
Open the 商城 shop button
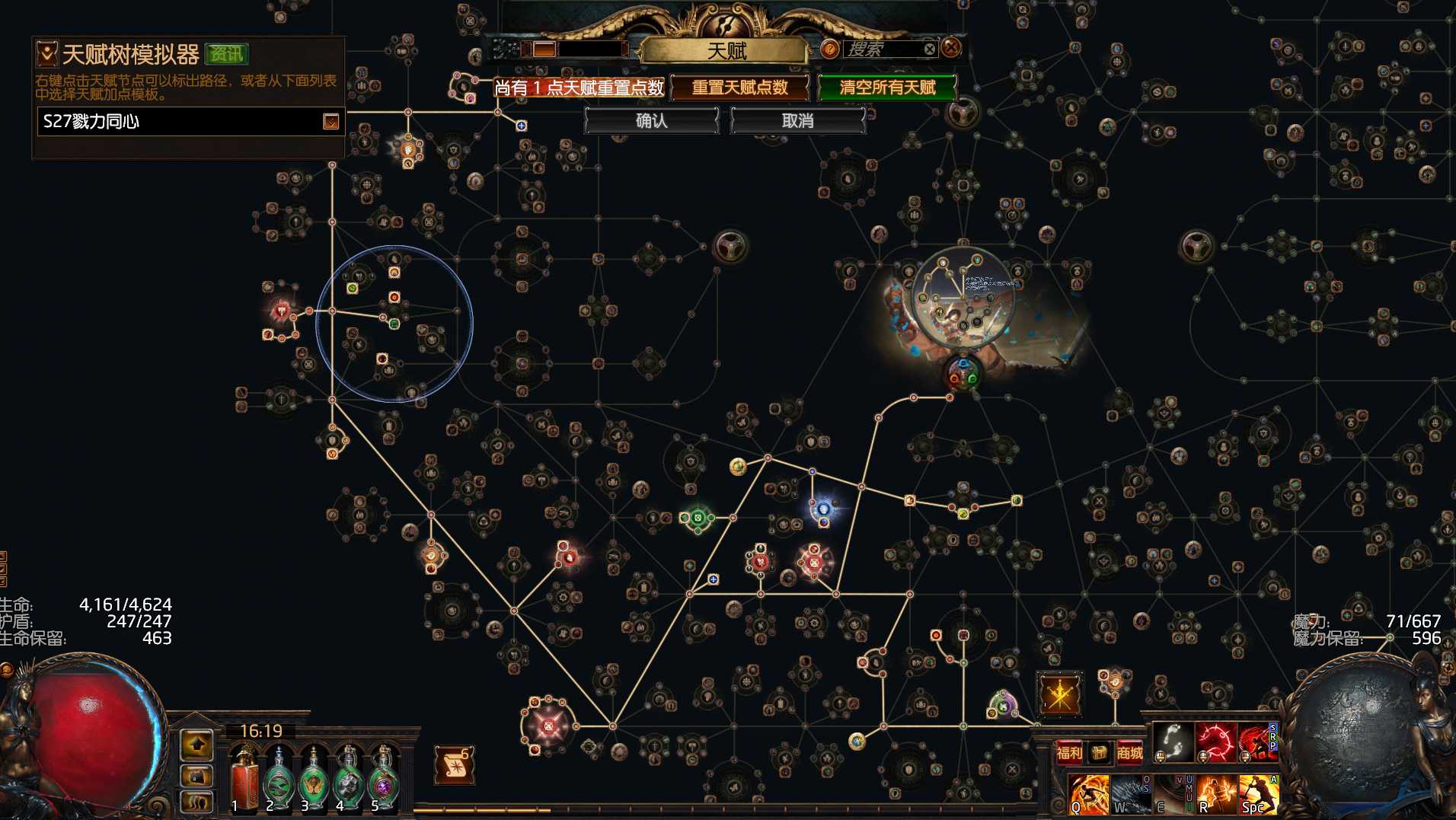[1129, 753]
